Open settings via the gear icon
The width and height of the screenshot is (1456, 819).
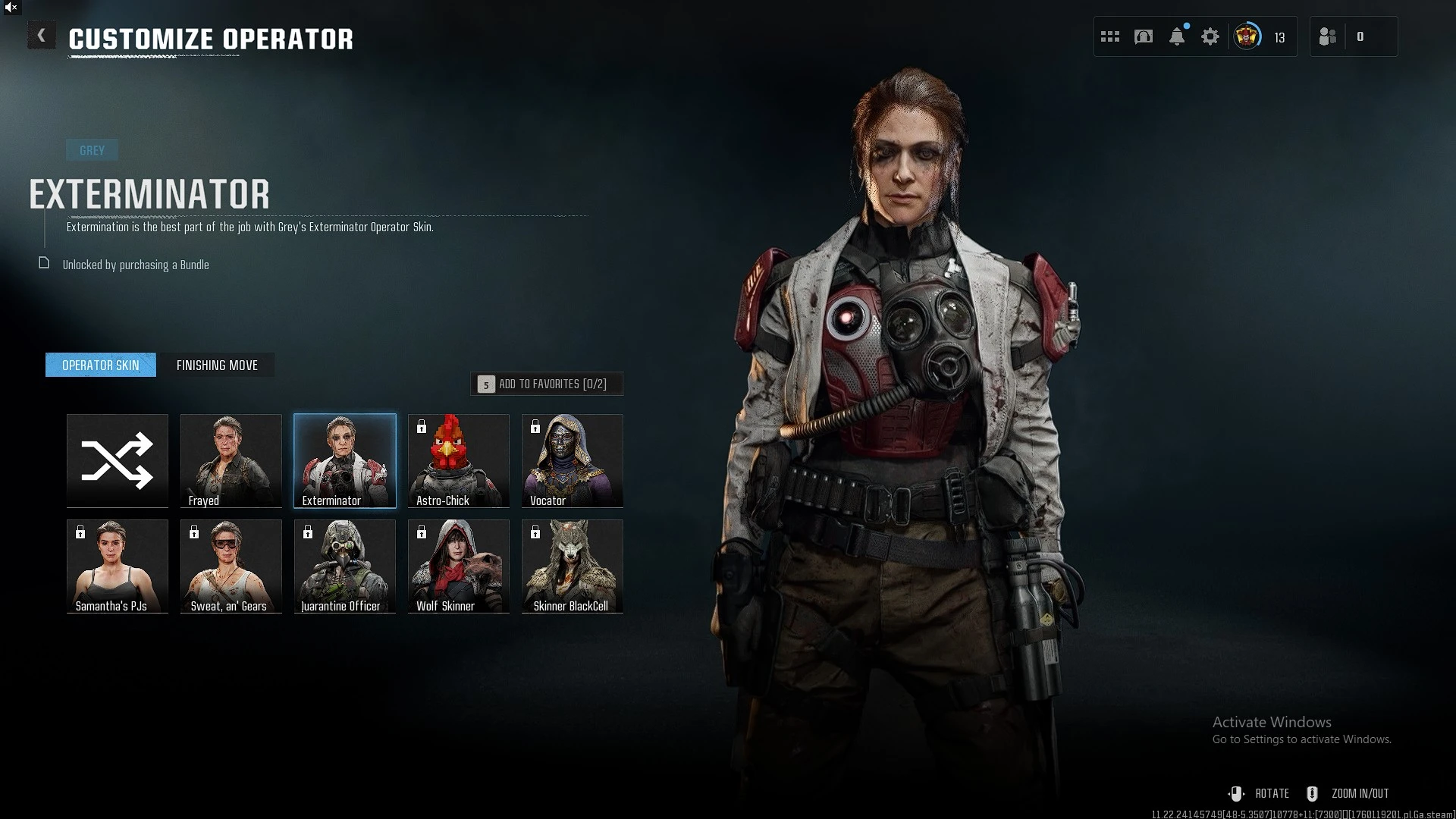coord(1210,36)
